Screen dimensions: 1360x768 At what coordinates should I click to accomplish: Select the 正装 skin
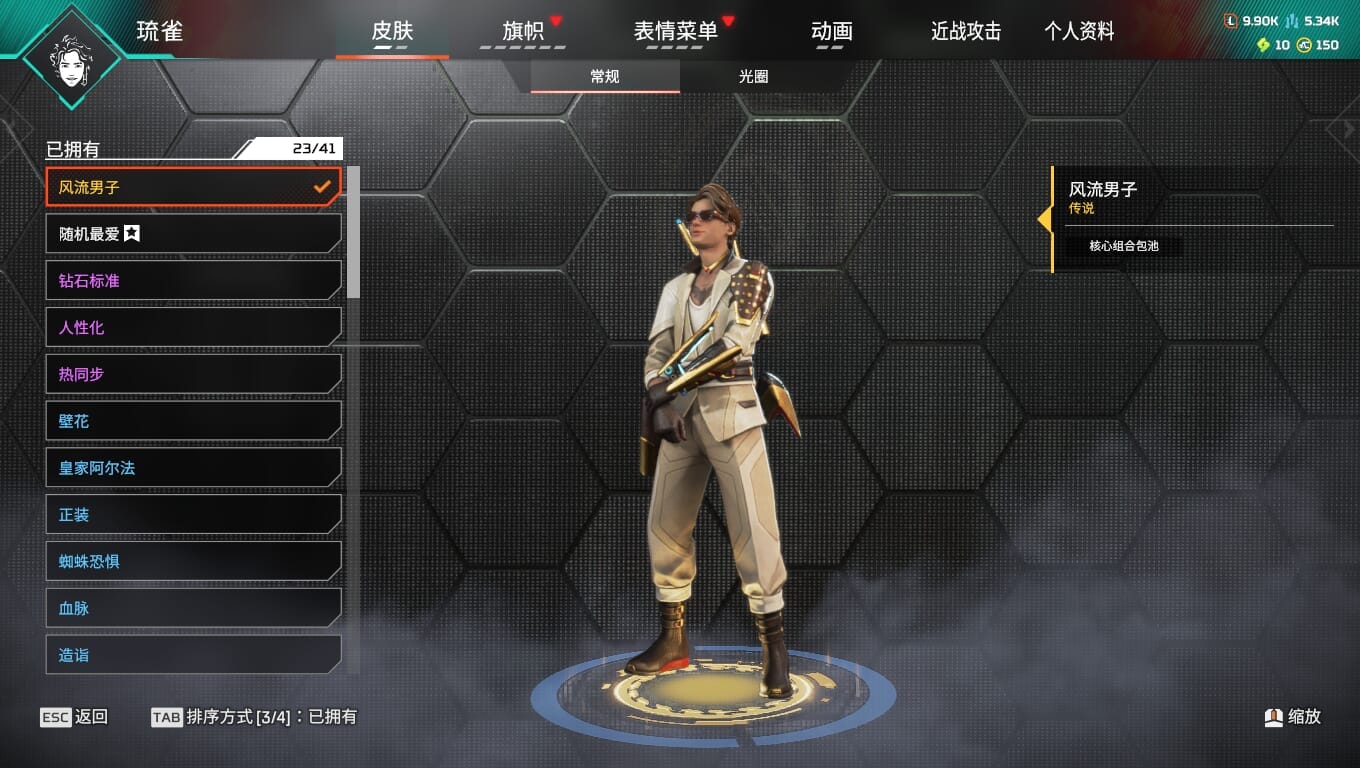(193, 515)
